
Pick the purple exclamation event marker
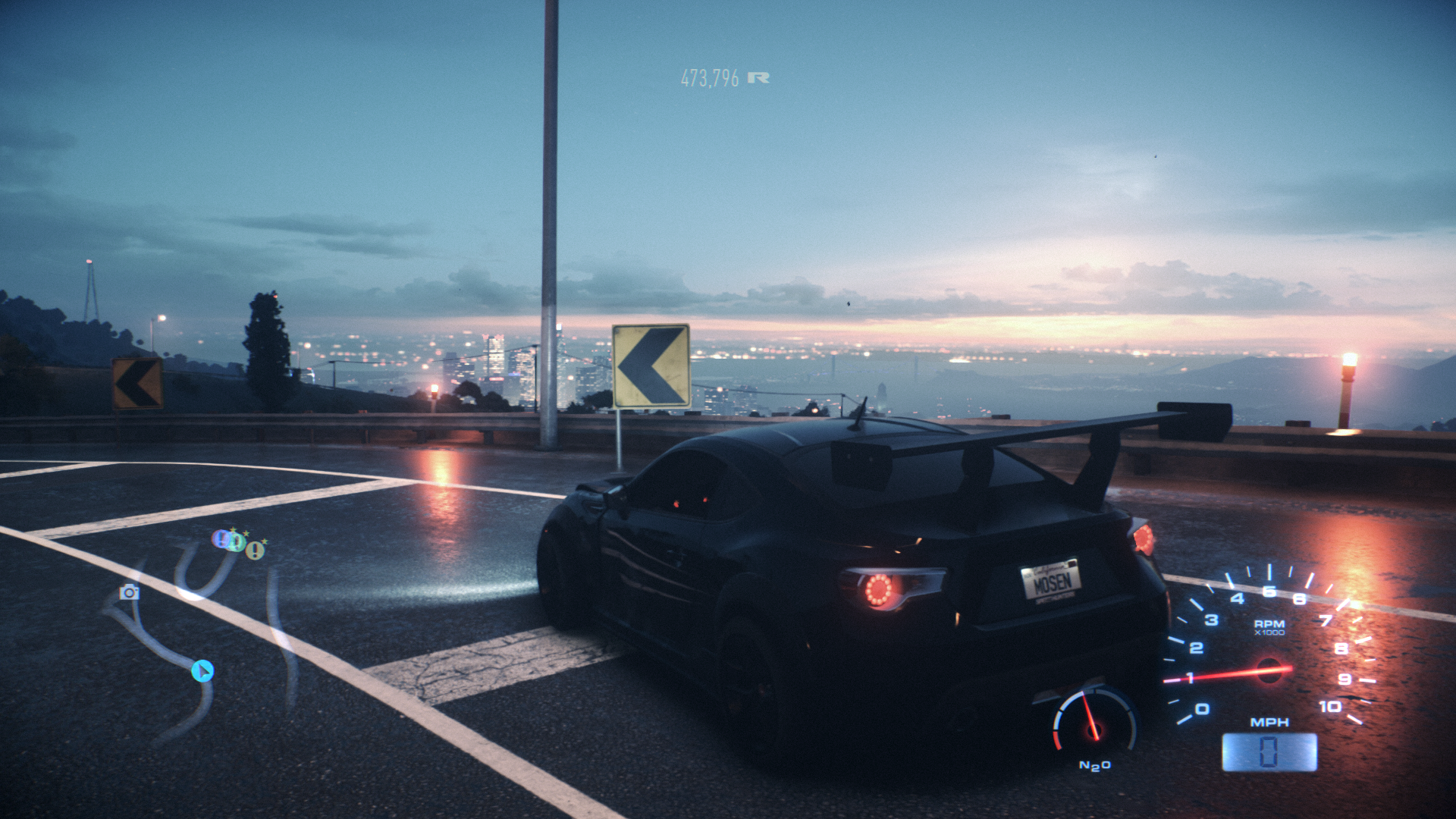pyautogui.click(x=221, y=539)
